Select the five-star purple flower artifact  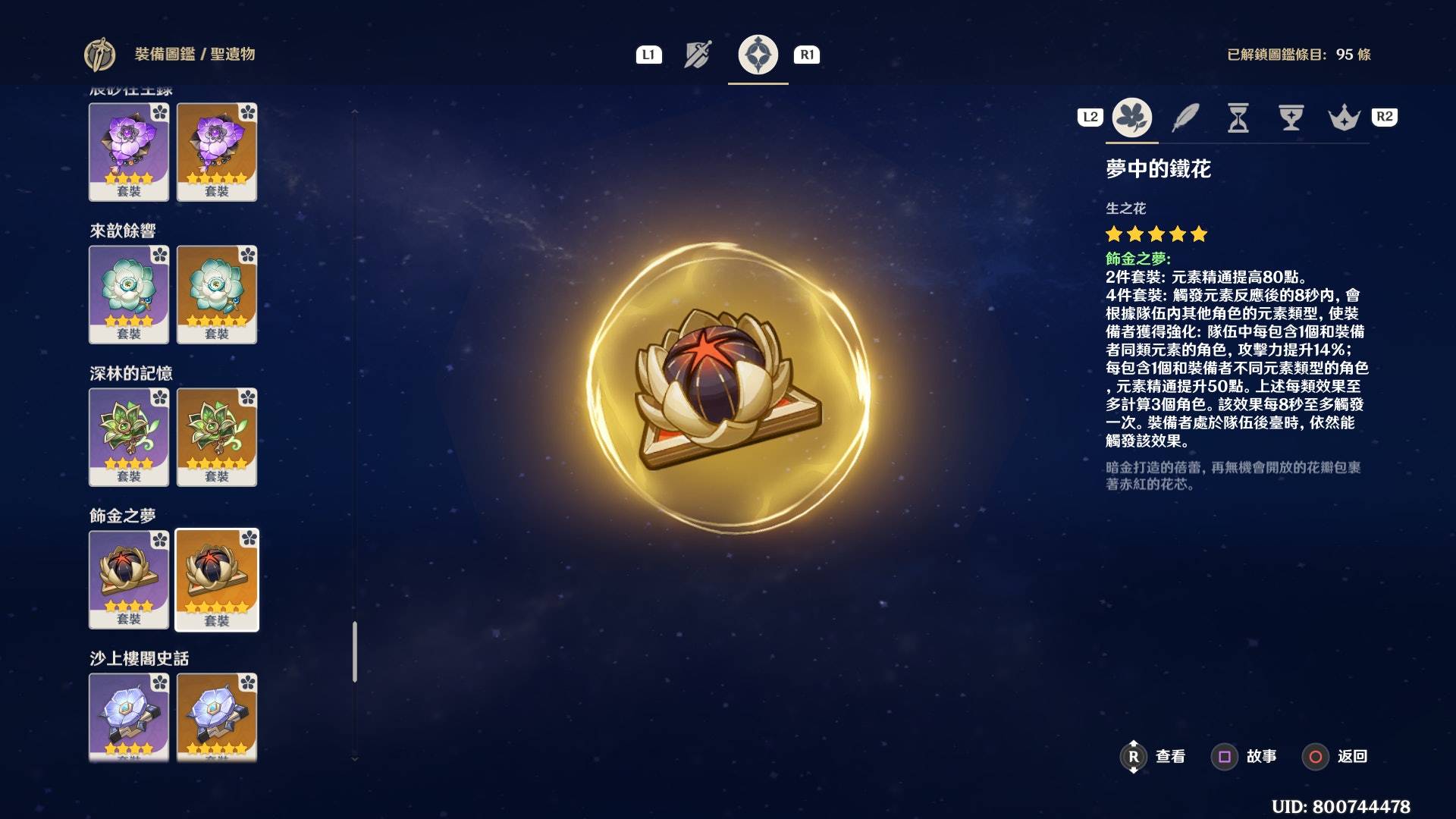tap(217, 152)
